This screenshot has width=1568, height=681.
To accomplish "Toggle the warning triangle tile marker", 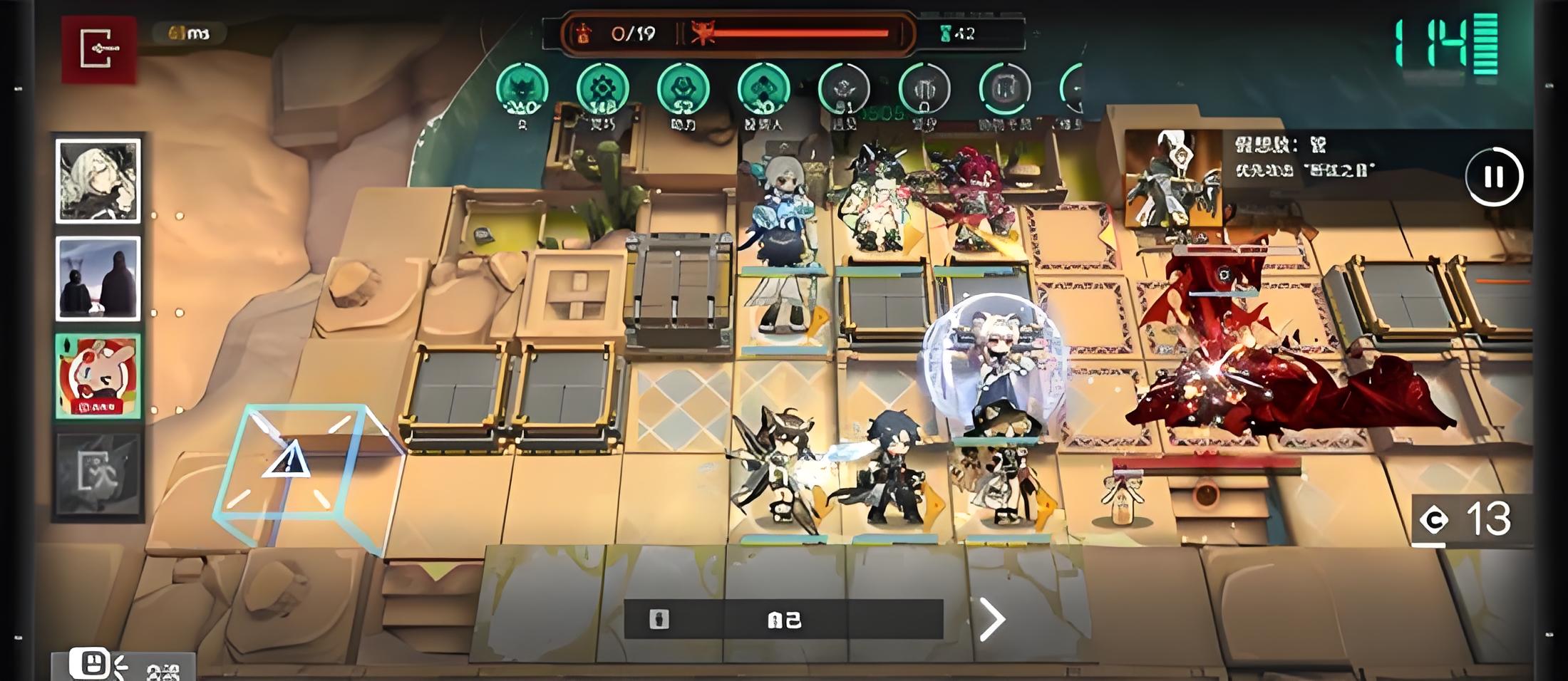I will pyautogui.click(x=287, y=459).
